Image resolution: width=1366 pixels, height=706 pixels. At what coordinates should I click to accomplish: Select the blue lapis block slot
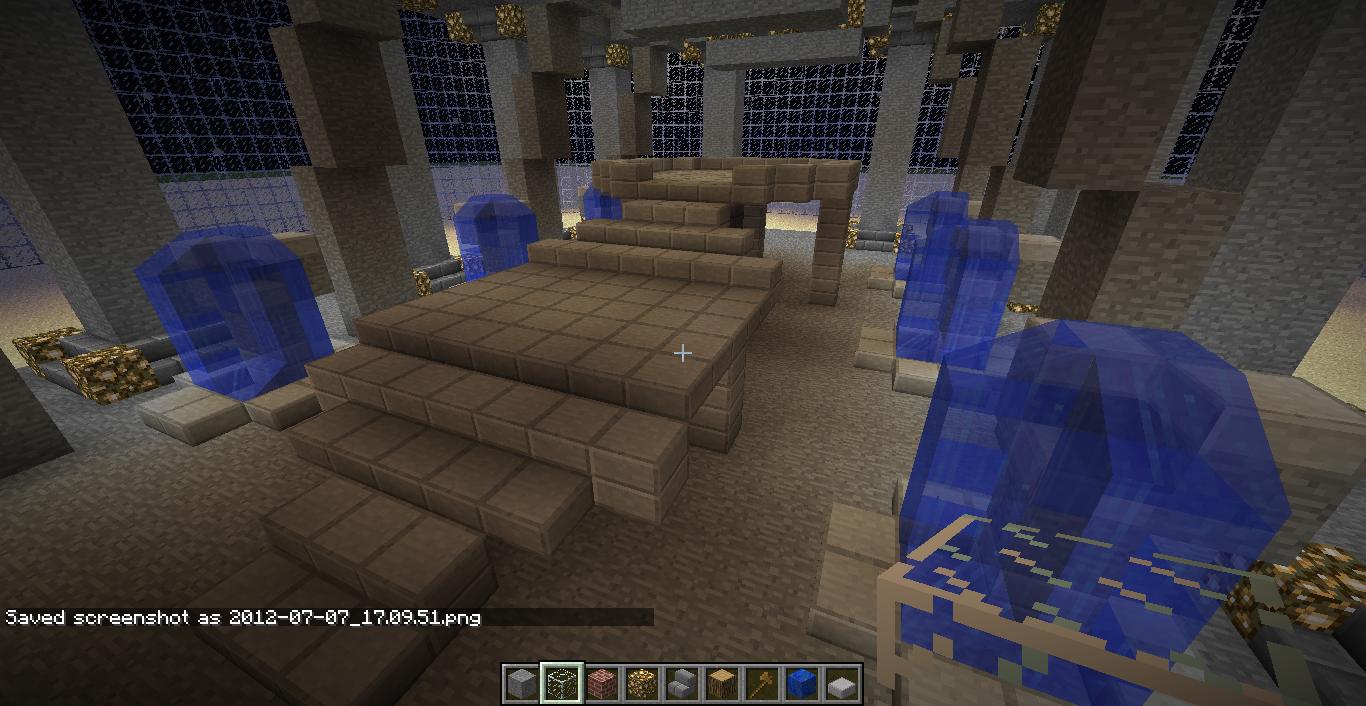[801, 684]
